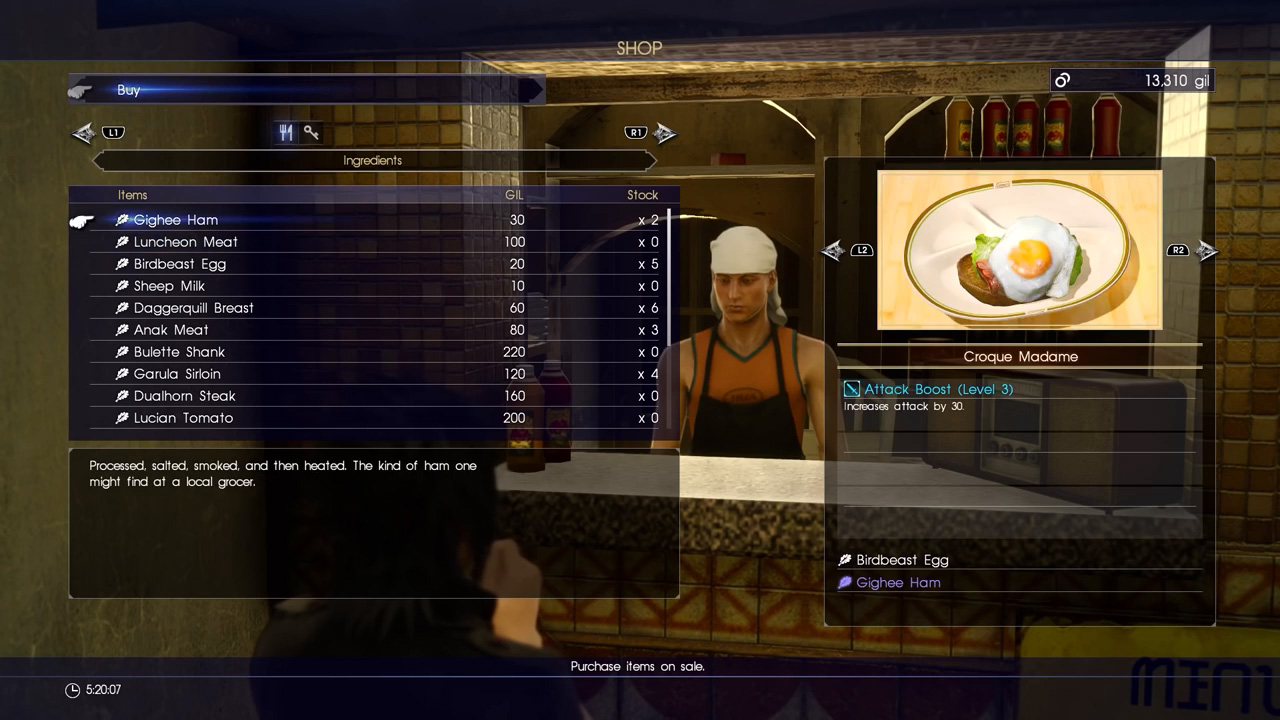
Task: Pick Bulette Shank ingredient
Action: (180, 352)
